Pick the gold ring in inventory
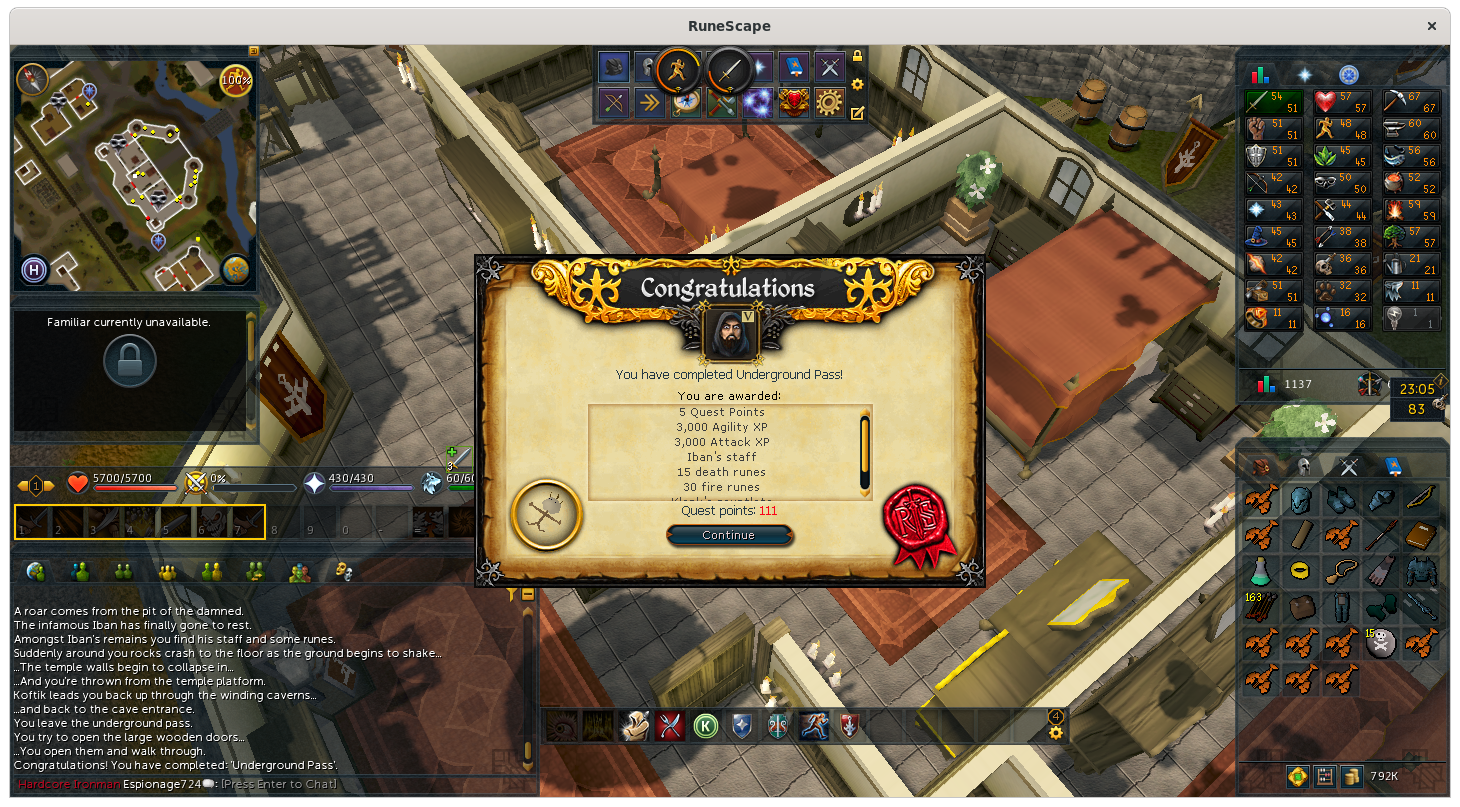The height and width of the screenshot is (807, 1460). coord(1300,571)
